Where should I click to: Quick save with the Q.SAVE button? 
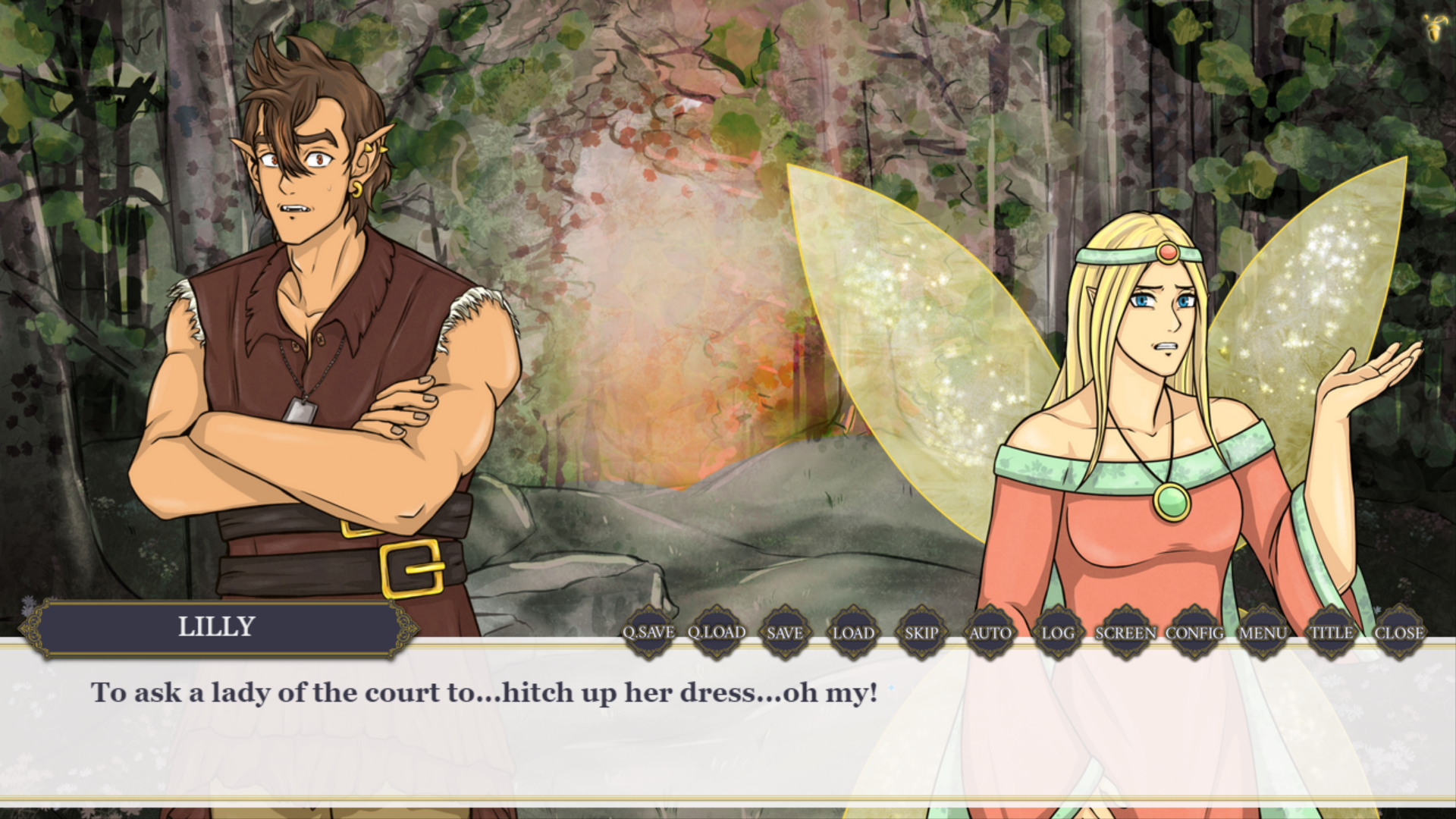point(648,632)
